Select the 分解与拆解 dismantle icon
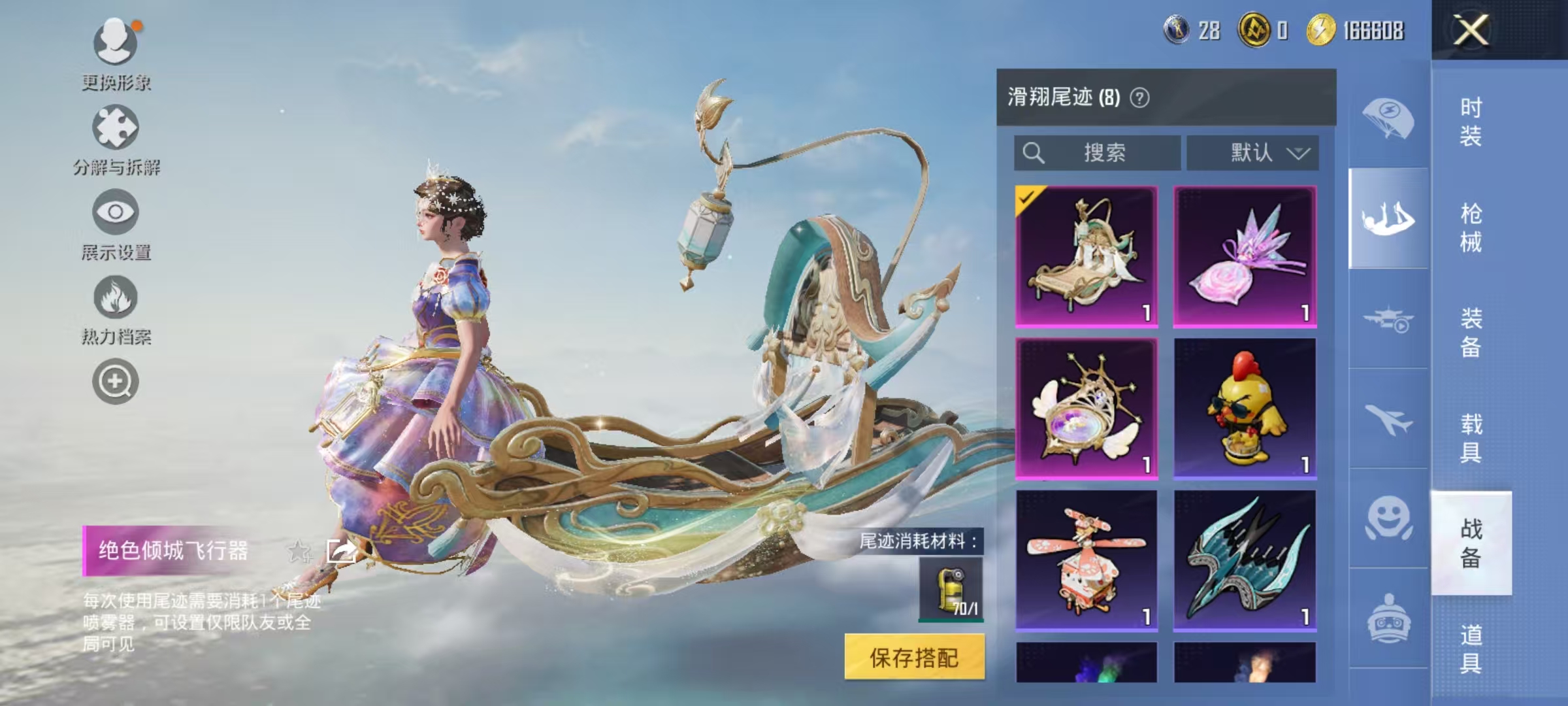Image resolution: width=1568 pixels, height=706 pixels. coord(115,128)
